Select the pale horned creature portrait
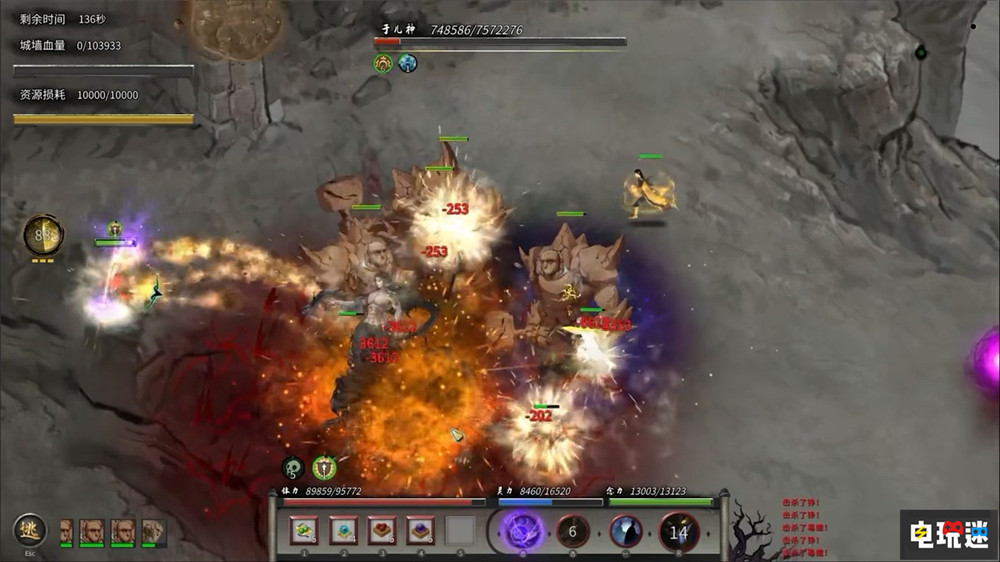 pos(154,531)
